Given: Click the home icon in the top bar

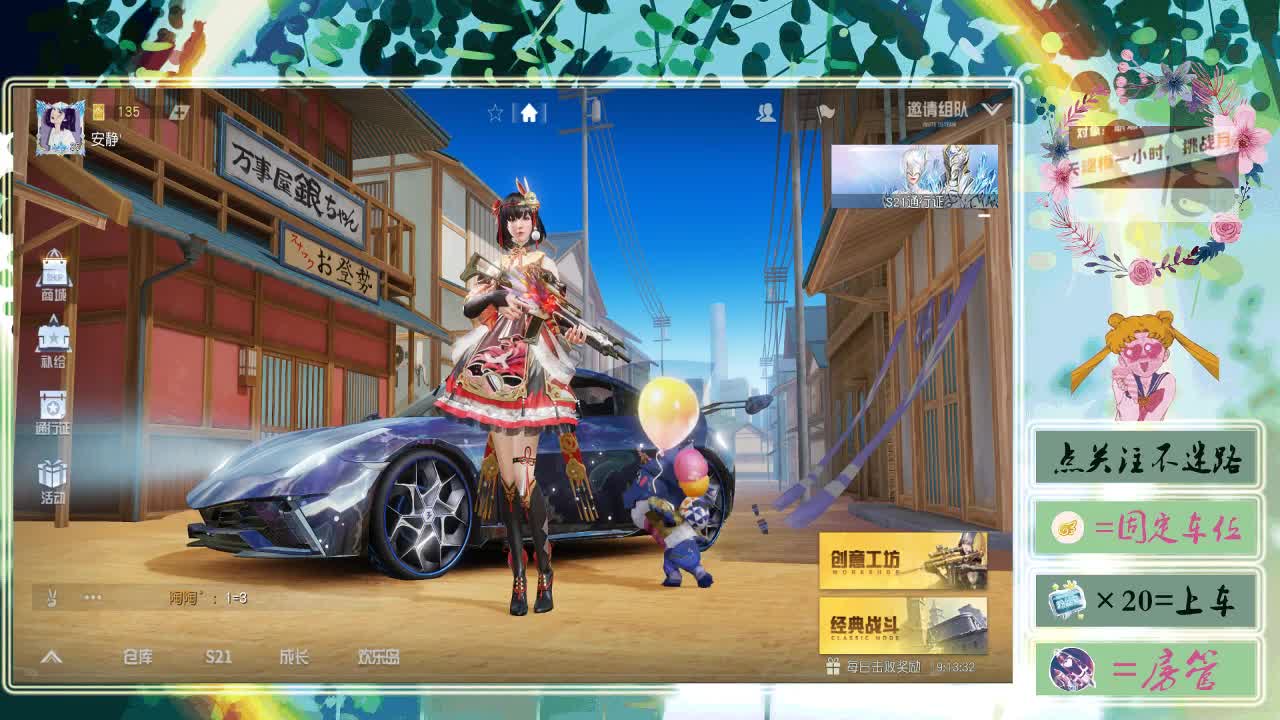Looking at the screenshot, I should 530,113.
